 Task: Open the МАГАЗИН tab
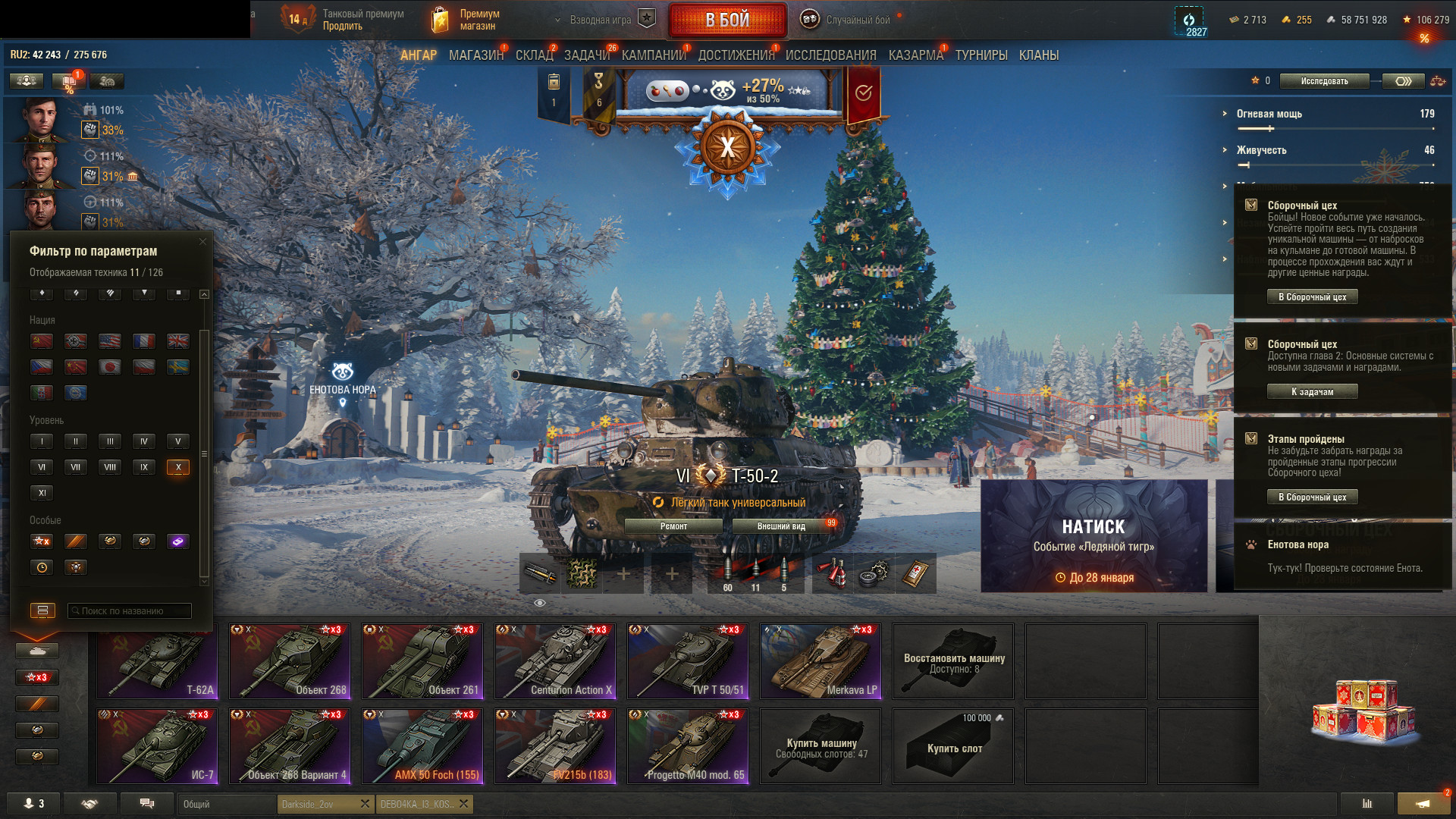(475, 55)
